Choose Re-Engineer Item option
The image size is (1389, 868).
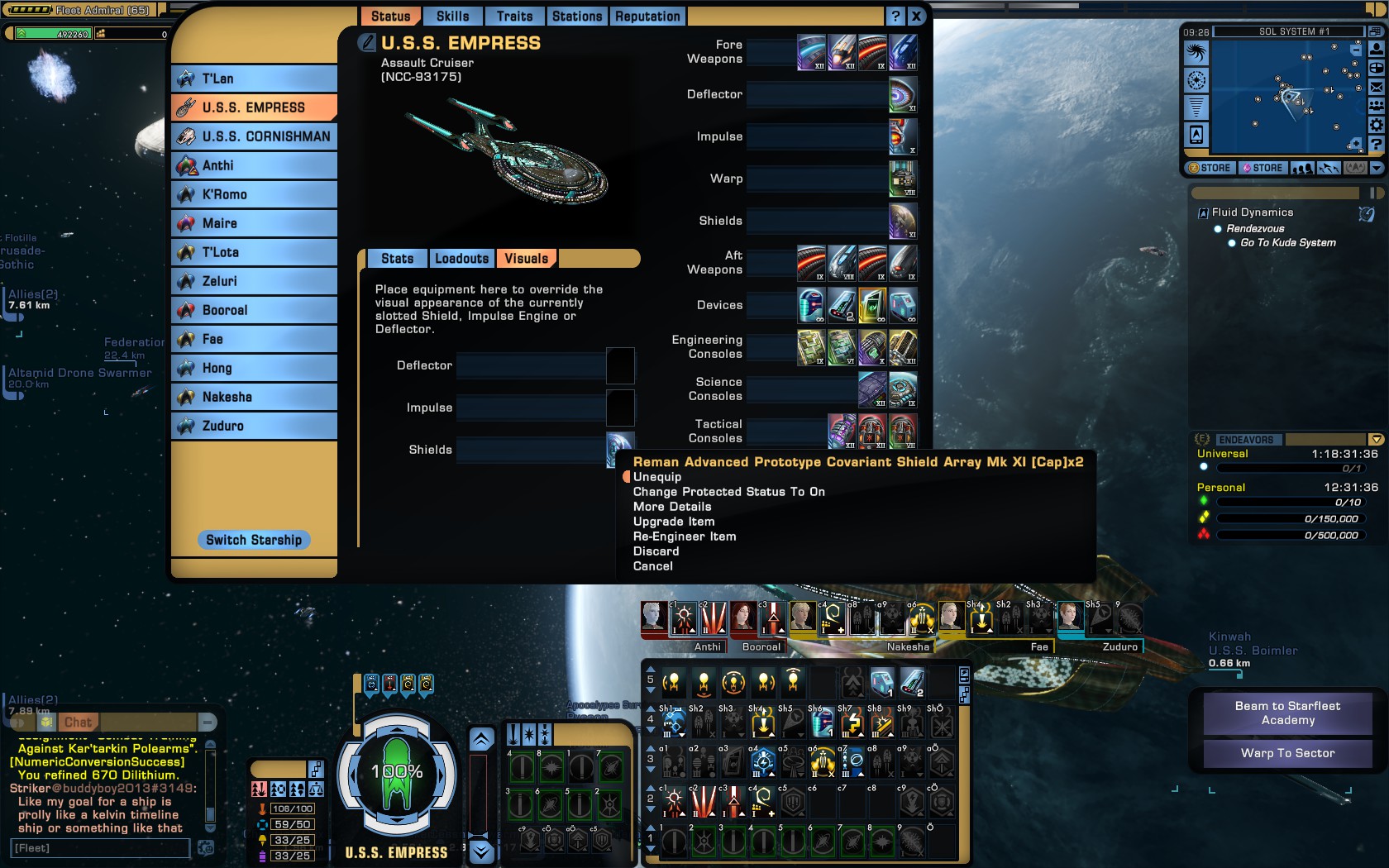[x=685, y=537]
